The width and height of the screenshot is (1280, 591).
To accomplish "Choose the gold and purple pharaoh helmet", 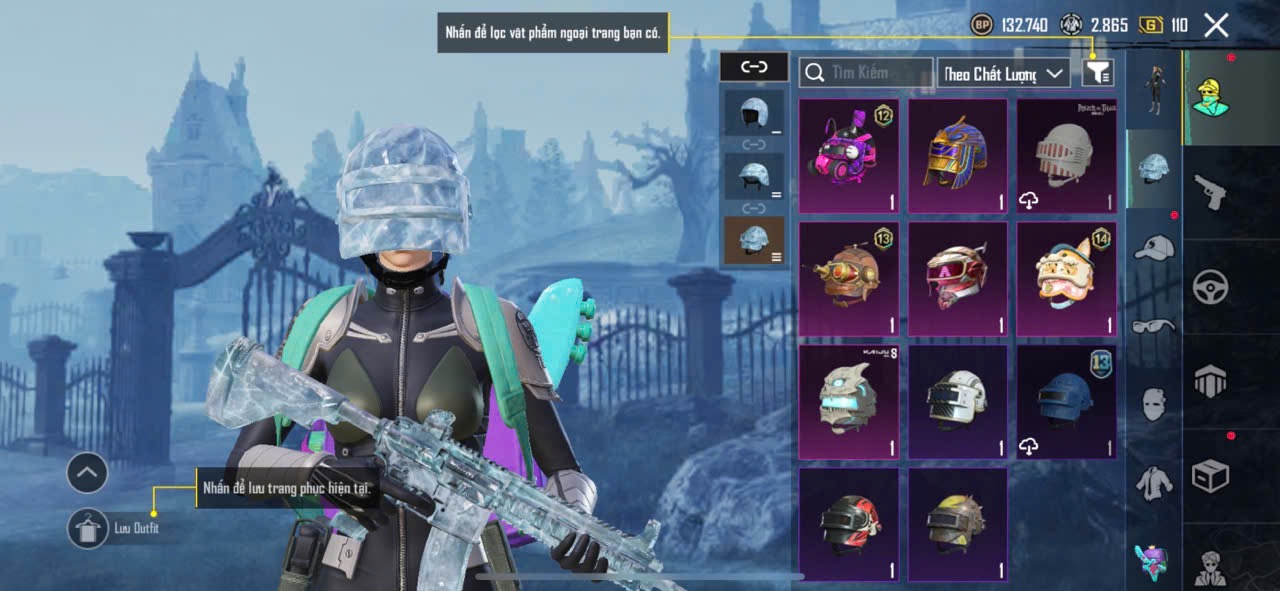I will click(x=957, y=155).
